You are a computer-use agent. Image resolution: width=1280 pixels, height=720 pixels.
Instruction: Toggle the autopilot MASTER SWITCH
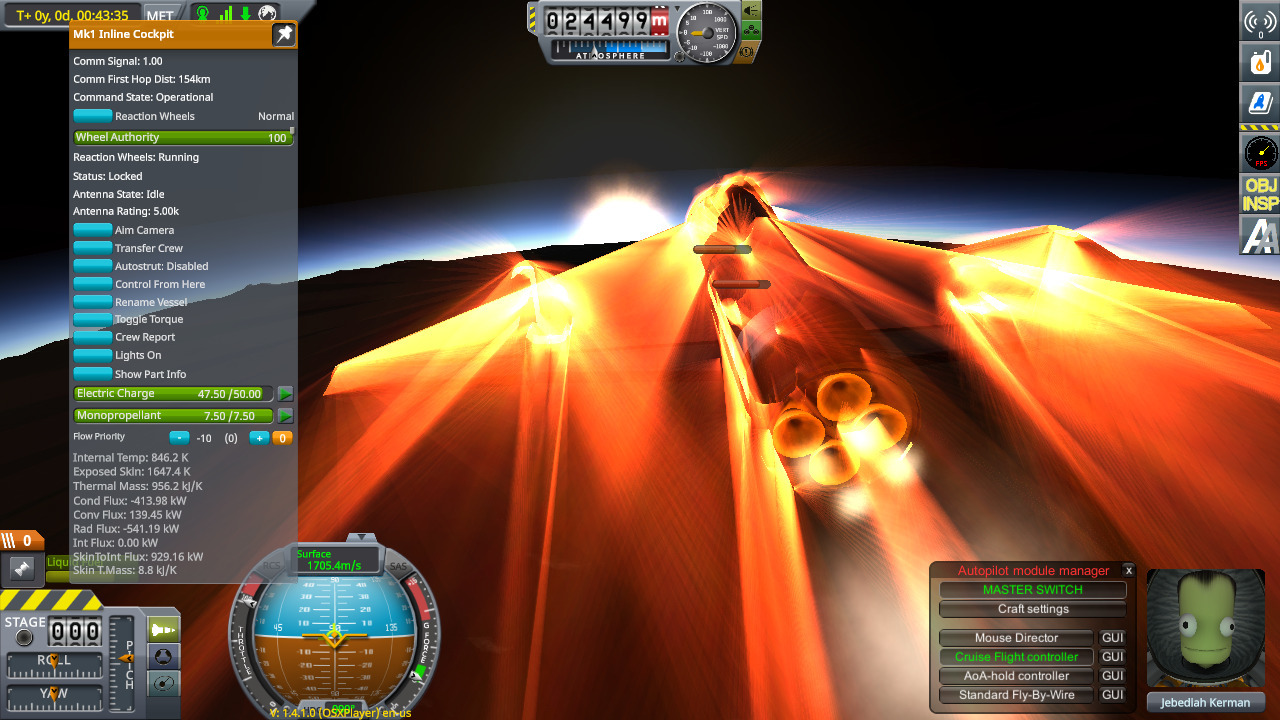[x=1032, y=590]
